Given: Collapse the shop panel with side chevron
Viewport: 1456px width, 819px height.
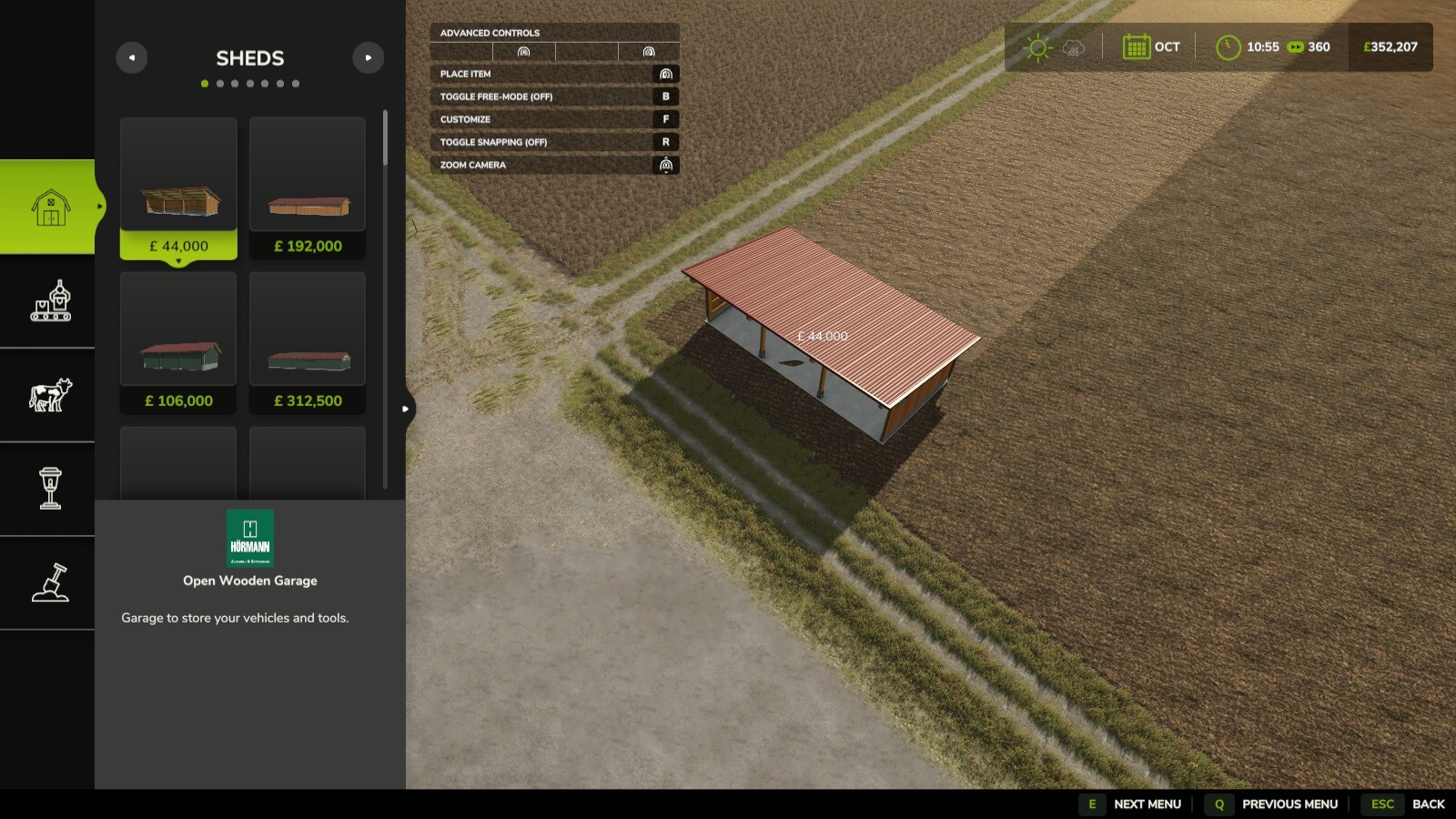Looking at the screenshot, I should [x=405, y=409].
